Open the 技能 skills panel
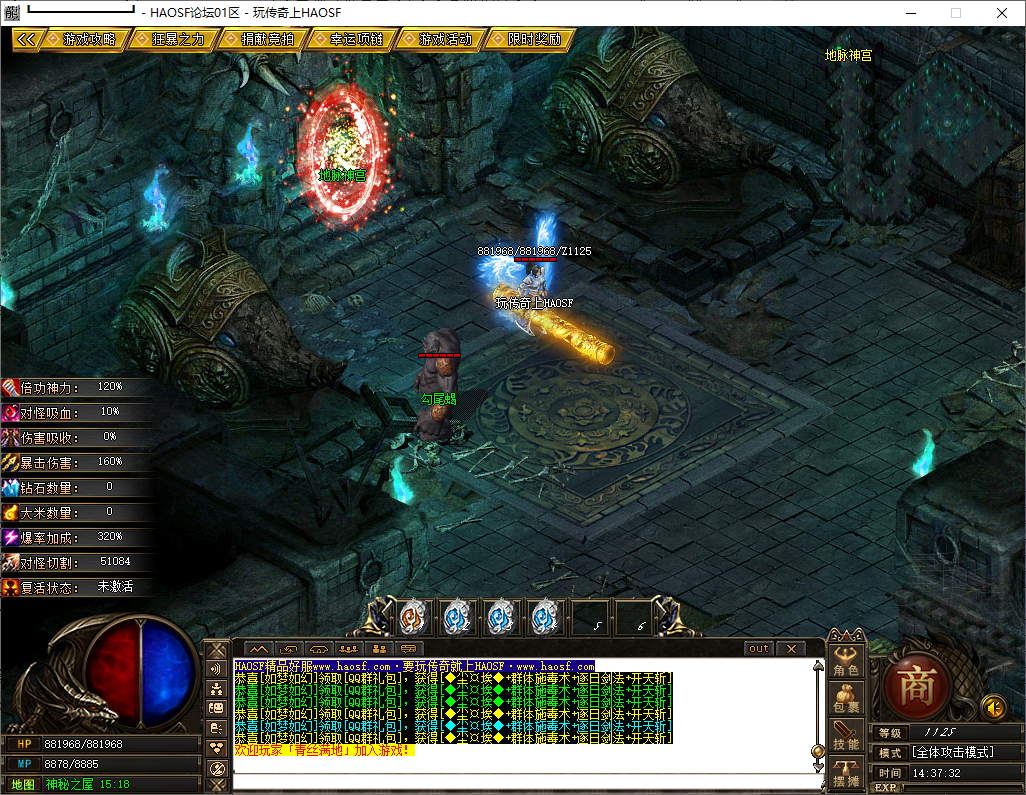Screen dimensions: 1026x795 846,736
